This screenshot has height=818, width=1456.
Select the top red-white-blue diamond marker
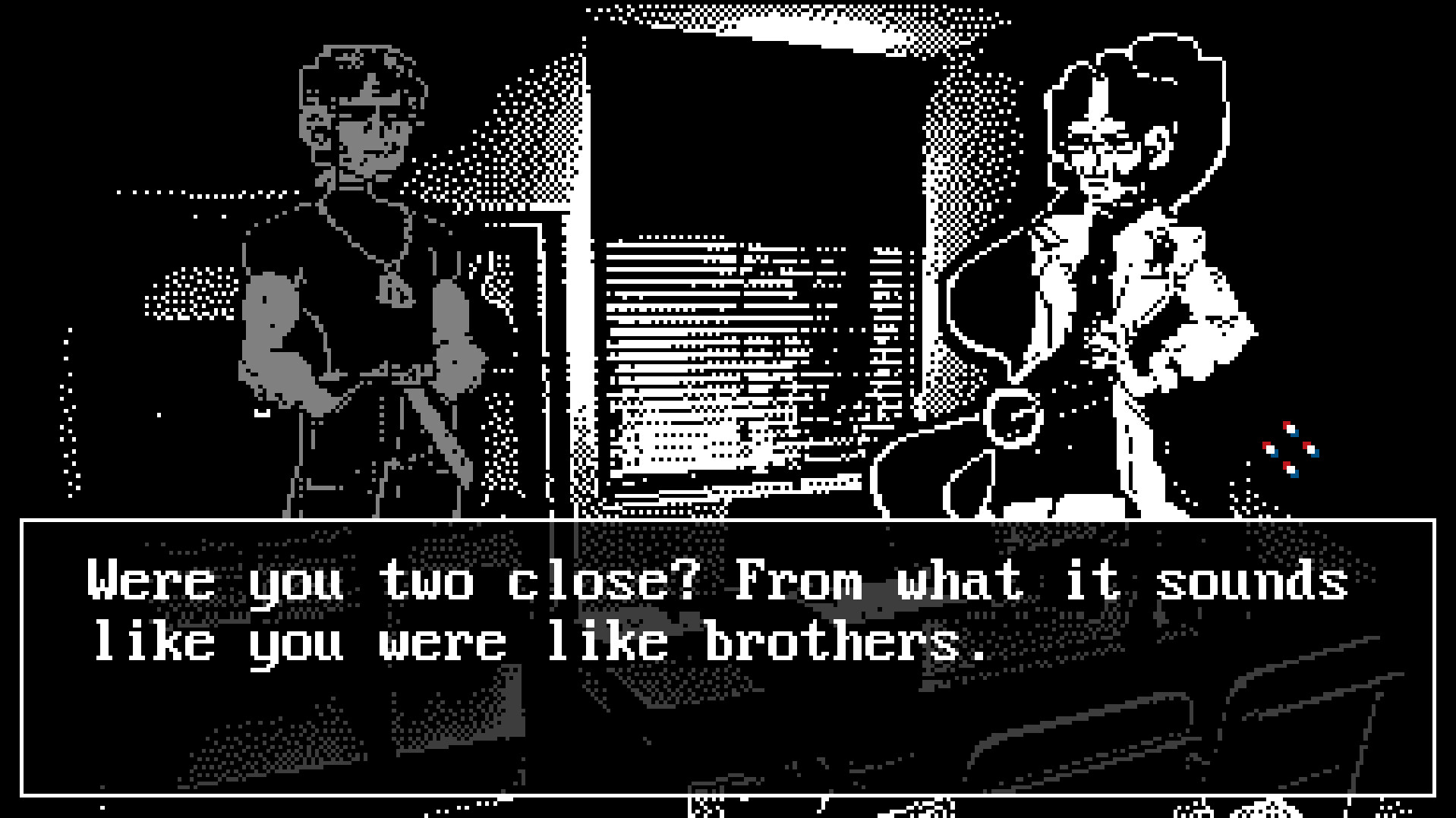tap(1291, 428)
